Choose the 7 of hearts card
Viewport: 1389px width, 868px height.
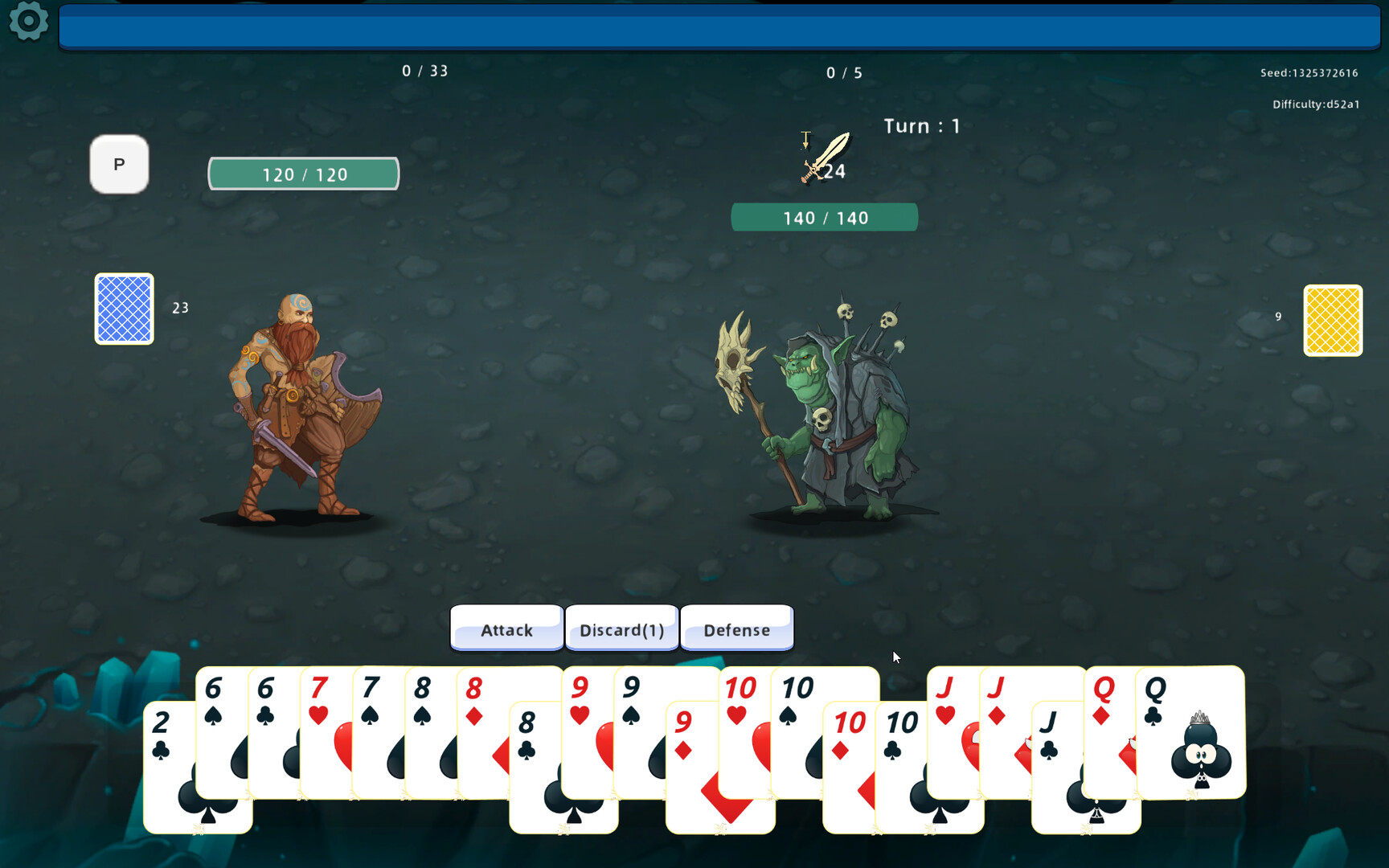[323, 723]
